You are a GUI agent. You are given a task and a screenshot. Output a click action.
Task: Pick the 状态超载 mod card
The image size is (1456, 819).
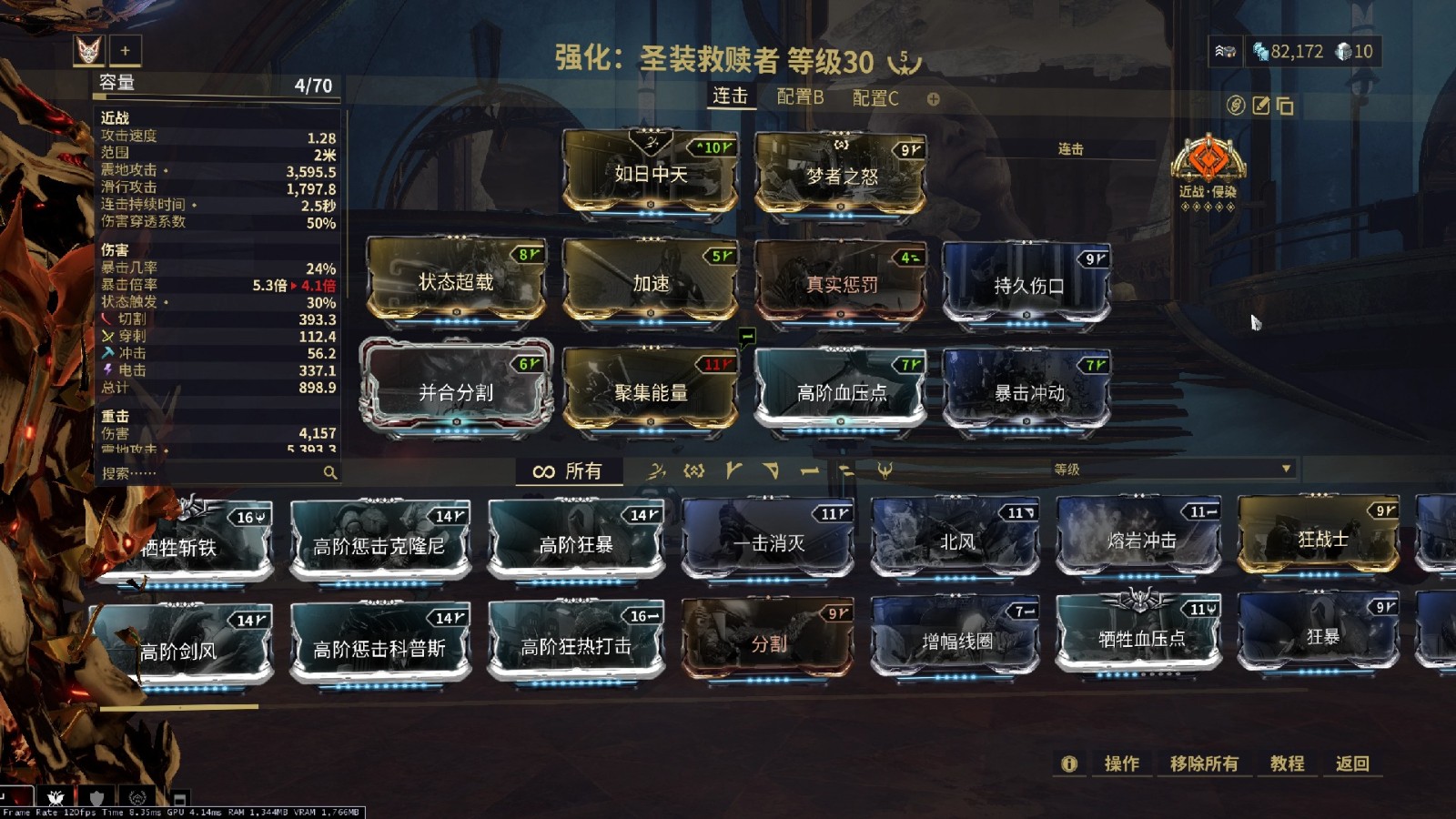(x=456, y=282)
